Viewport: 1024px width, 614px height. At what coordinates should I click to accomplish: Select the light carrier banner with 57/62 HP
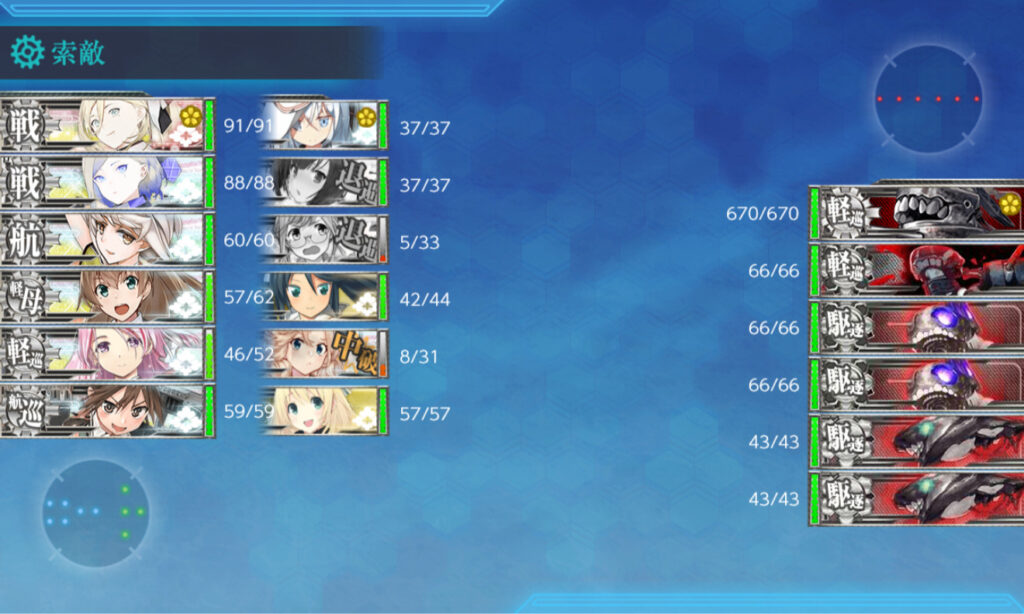tap(108, 296)
